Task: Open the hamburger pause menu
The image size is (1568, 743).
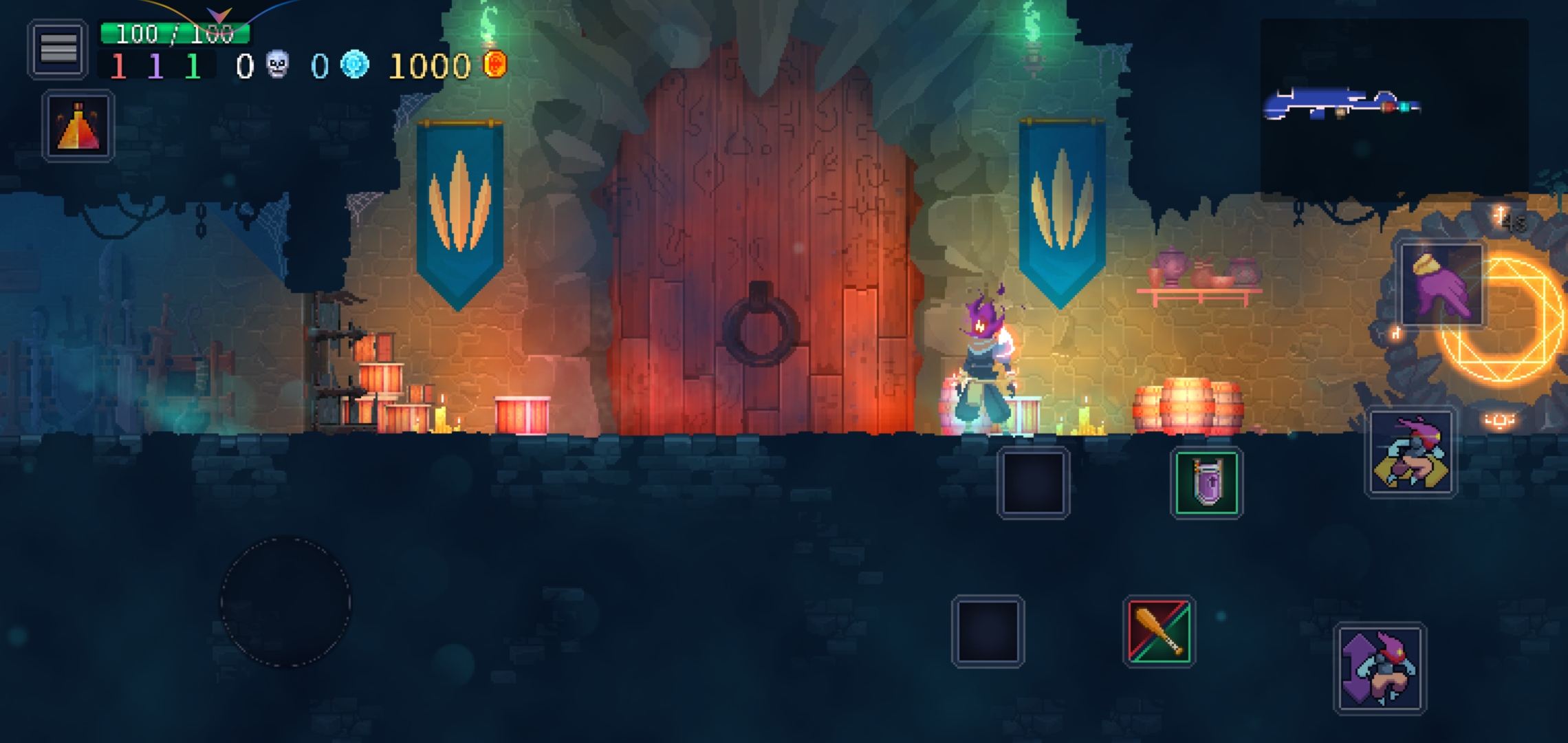Action: tap(58, 49)
